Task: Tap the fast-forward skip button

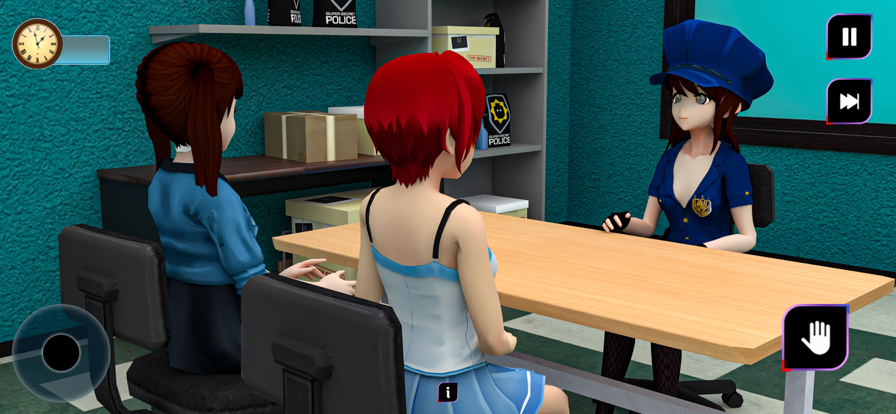Action: tap(849, 101)
